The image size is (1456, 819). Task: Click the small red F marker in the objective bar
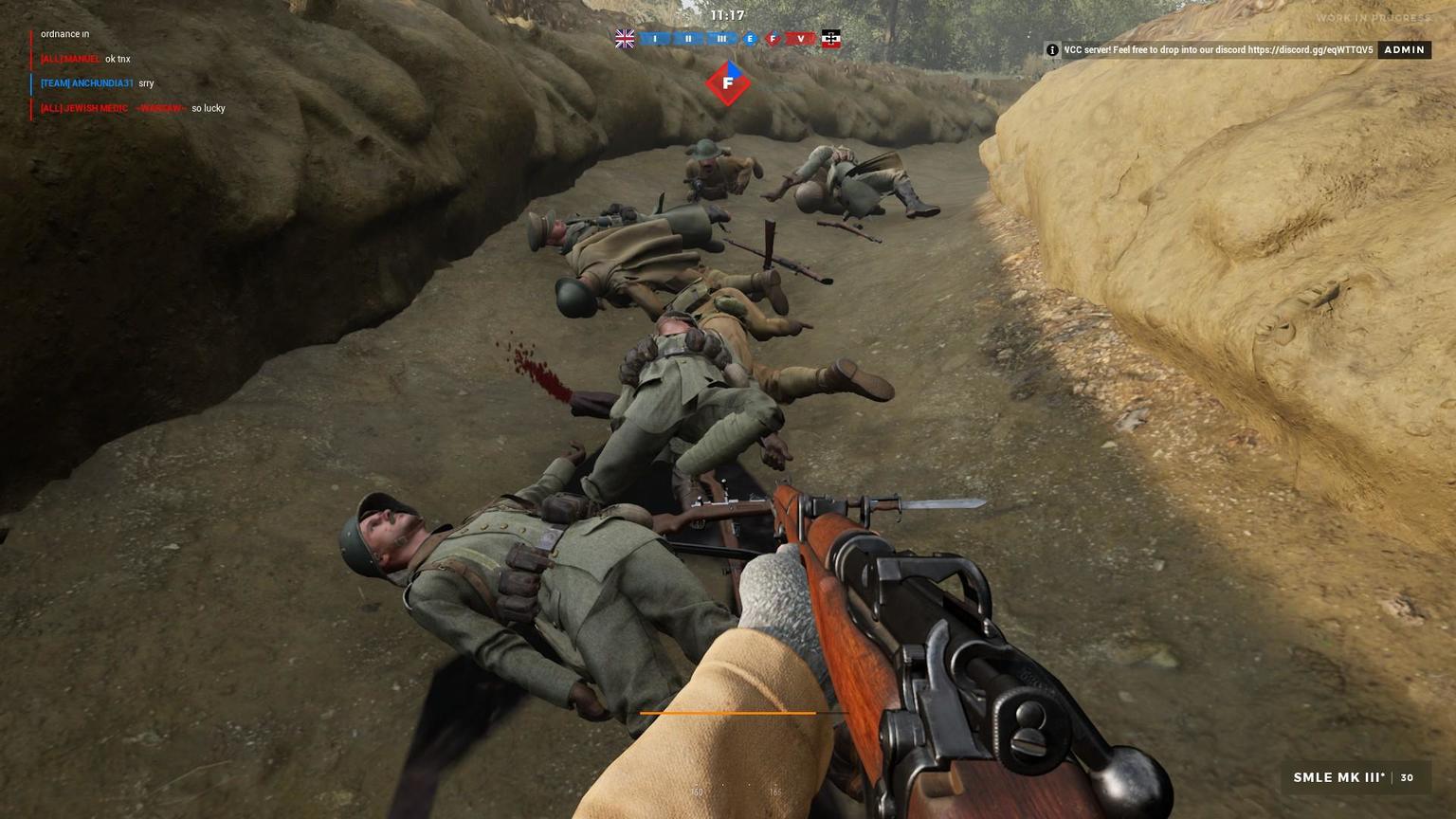(x=773, y=39)
